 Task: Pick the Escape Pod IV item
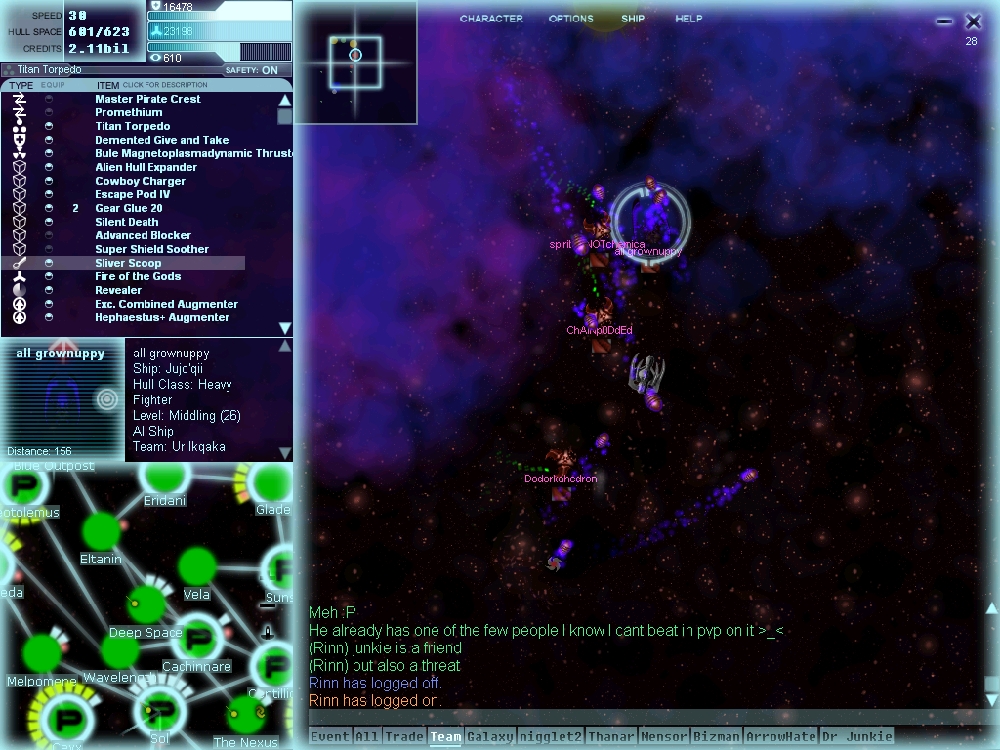pos(132,195)
